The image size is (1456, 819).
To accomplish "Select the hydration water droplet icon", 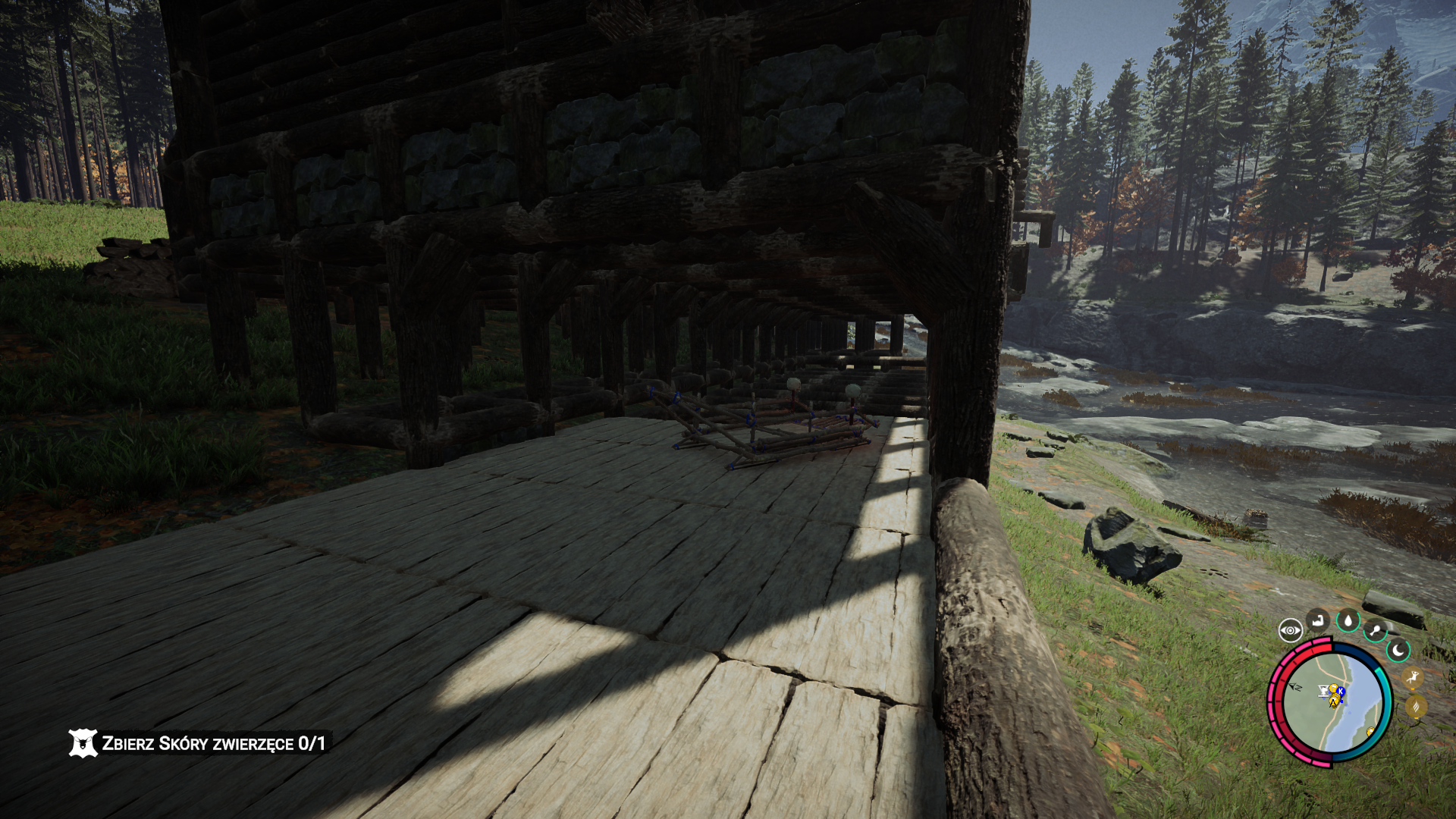I will click(1348, 620).
